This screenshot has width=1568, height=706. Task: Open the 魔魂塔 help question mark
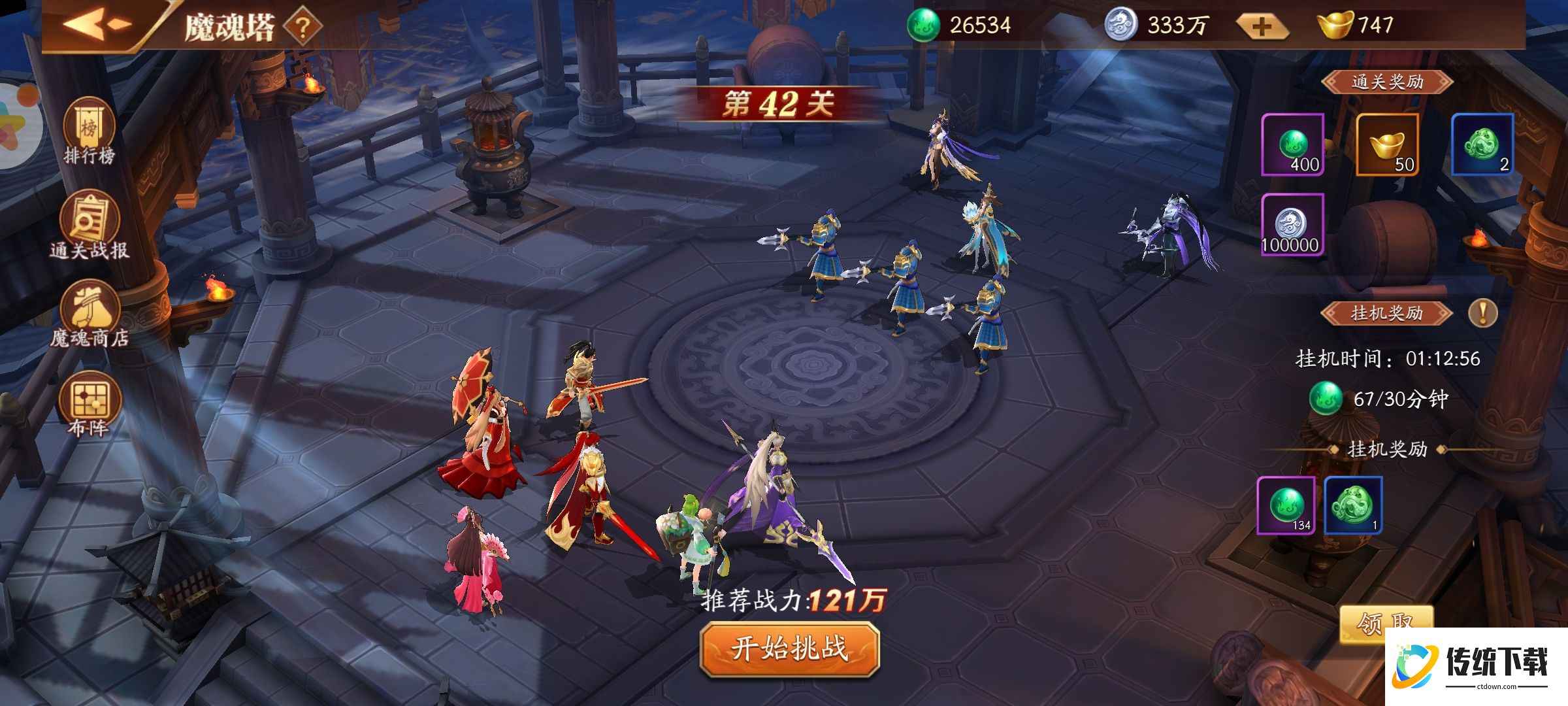point(302,27)
